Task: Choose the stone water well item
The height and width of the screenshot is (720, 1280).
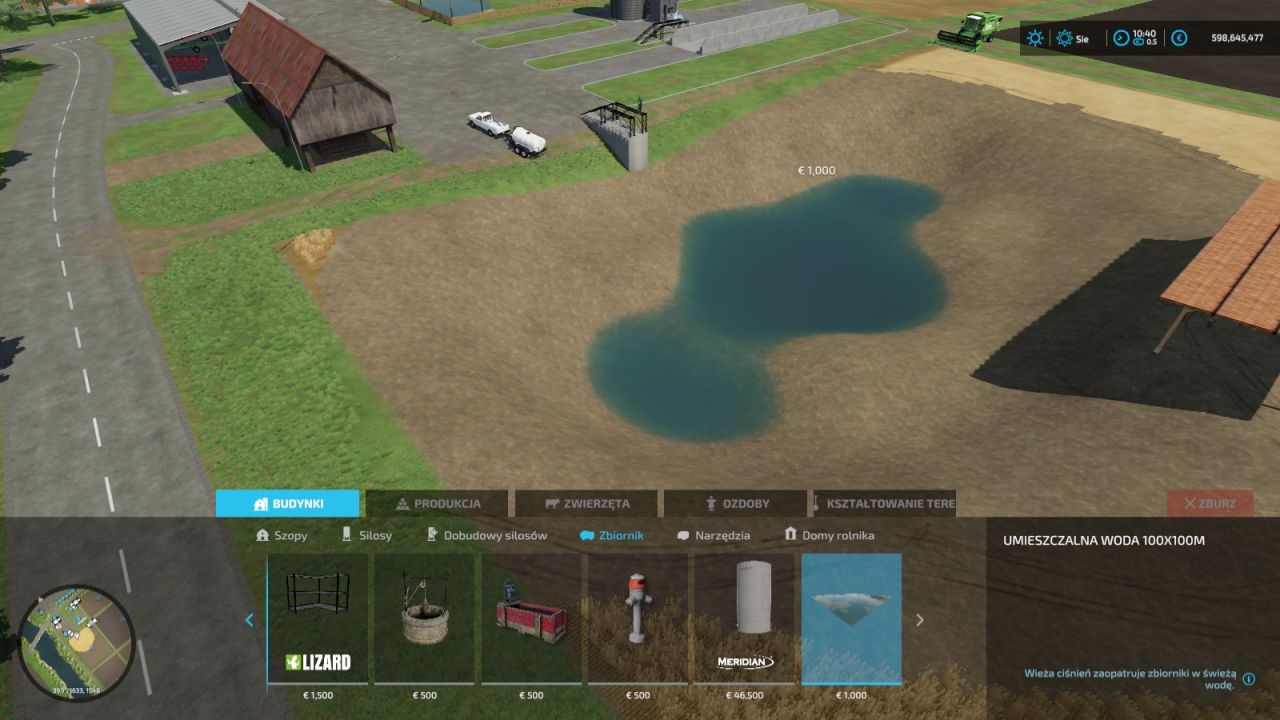Action: click(x=425, y=618)
